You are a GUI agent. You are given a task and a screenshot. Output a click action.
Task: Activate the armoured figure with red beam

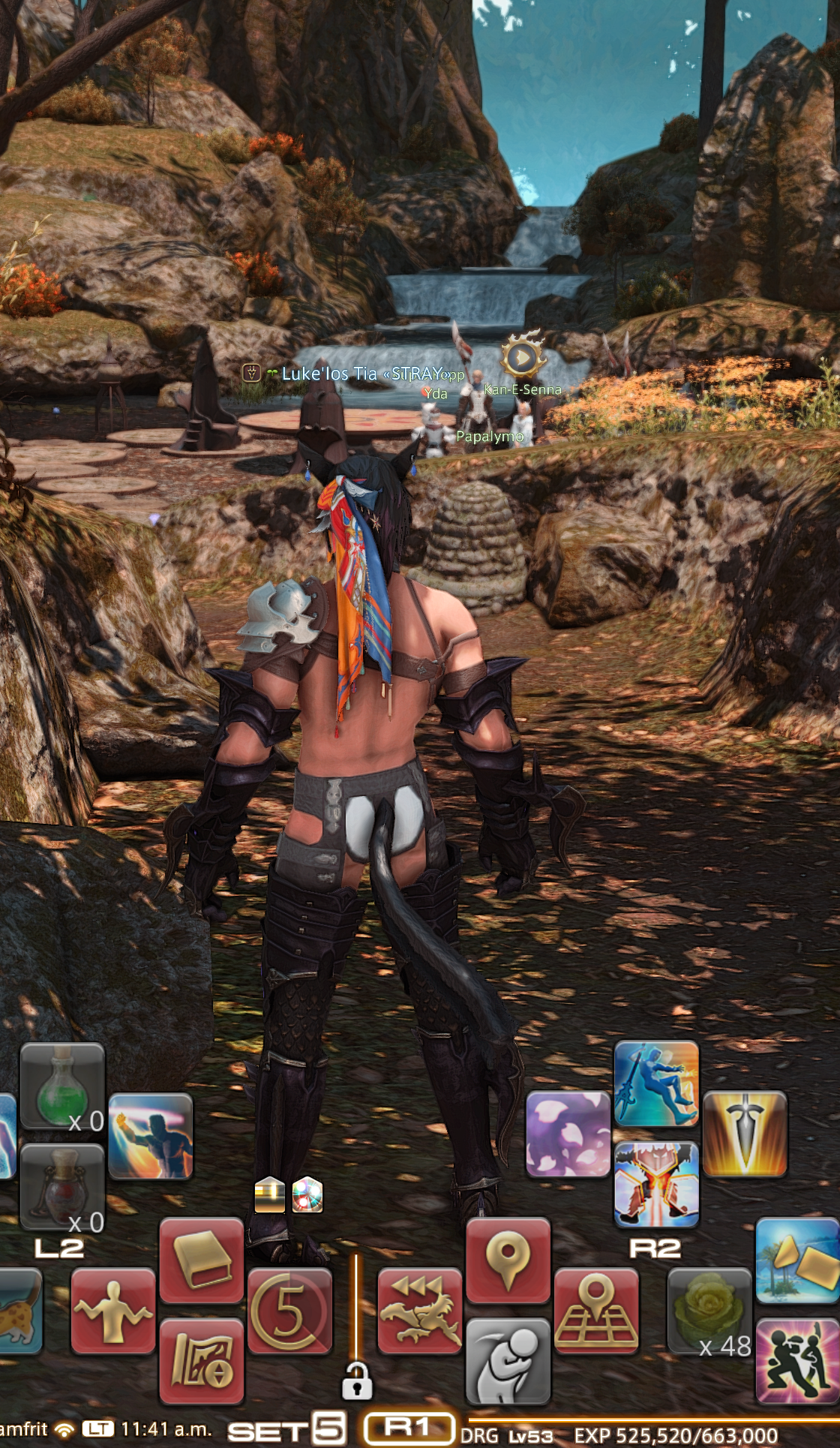656,1185
